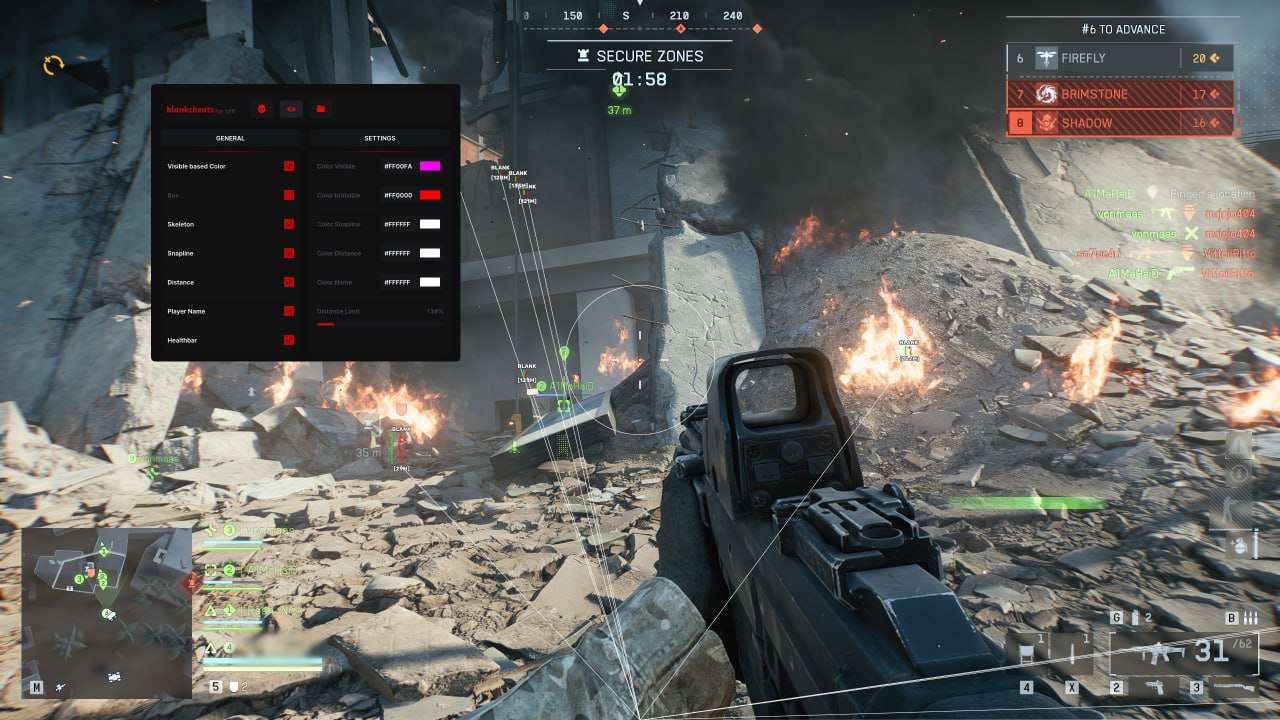Click the bullets icon beside the B keybind
This screenshot has height=720, width=1280.
(x=1249, y=617)
